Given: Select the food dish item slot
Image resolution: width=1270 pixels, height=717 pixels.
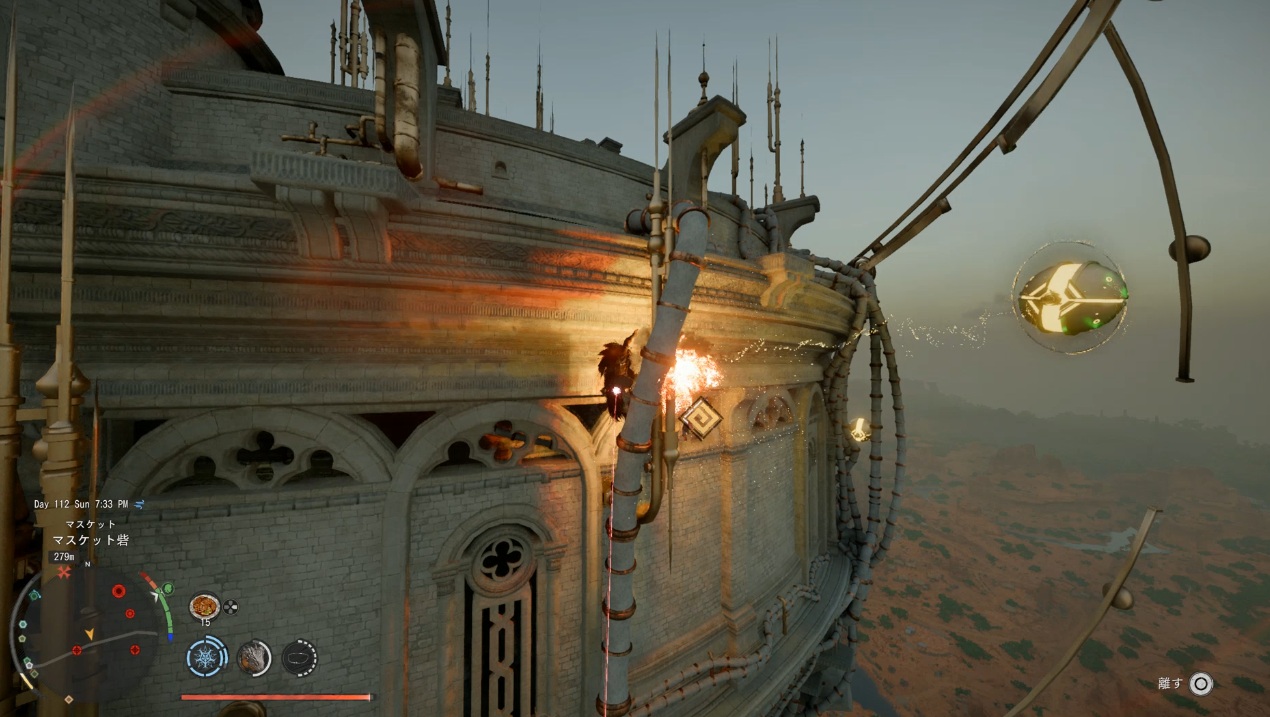Looking at the screenshot, I should tap(204, 606).
